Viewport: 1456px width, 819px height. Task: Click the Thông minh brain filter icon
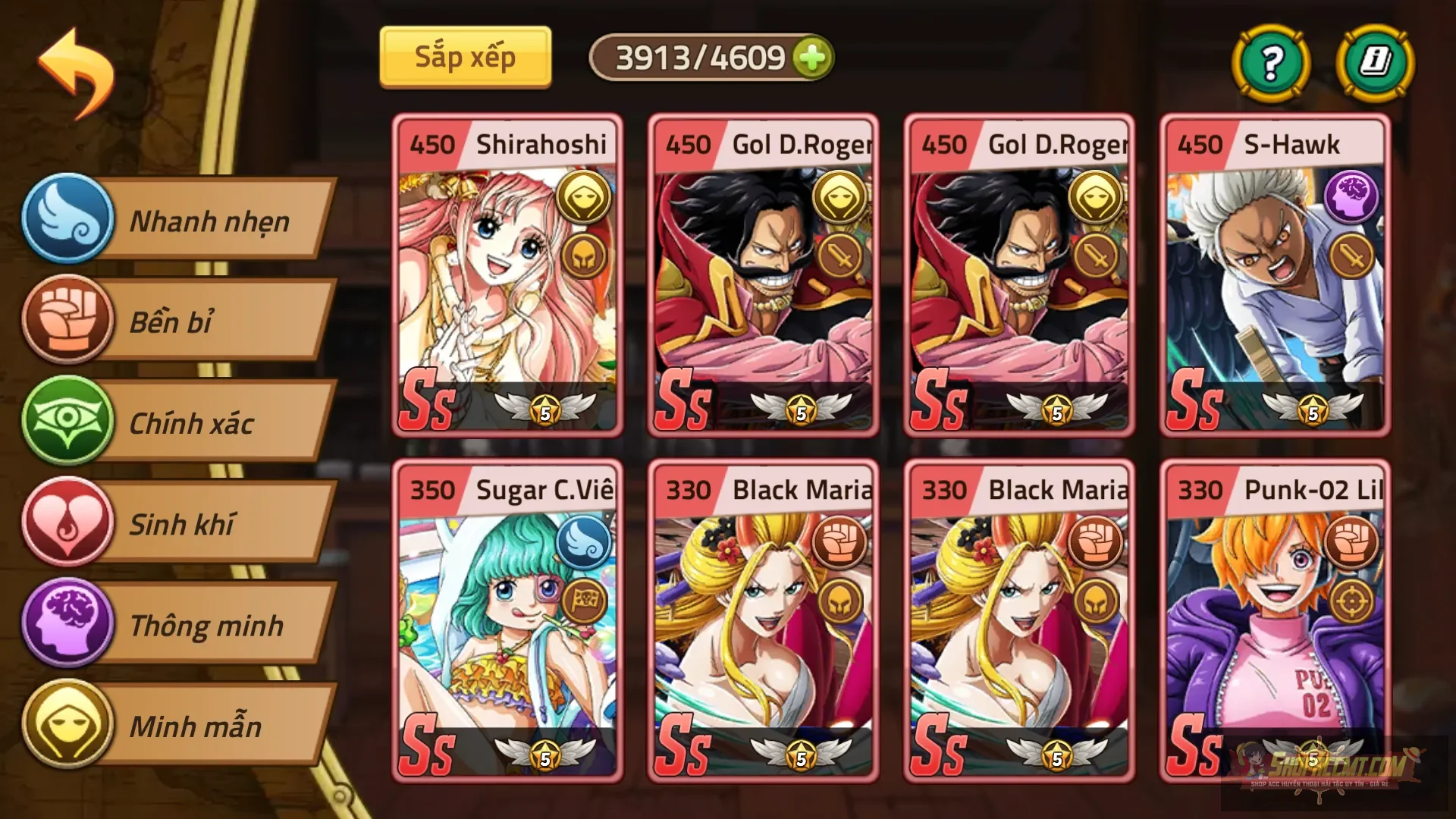[x=68, y=626]
